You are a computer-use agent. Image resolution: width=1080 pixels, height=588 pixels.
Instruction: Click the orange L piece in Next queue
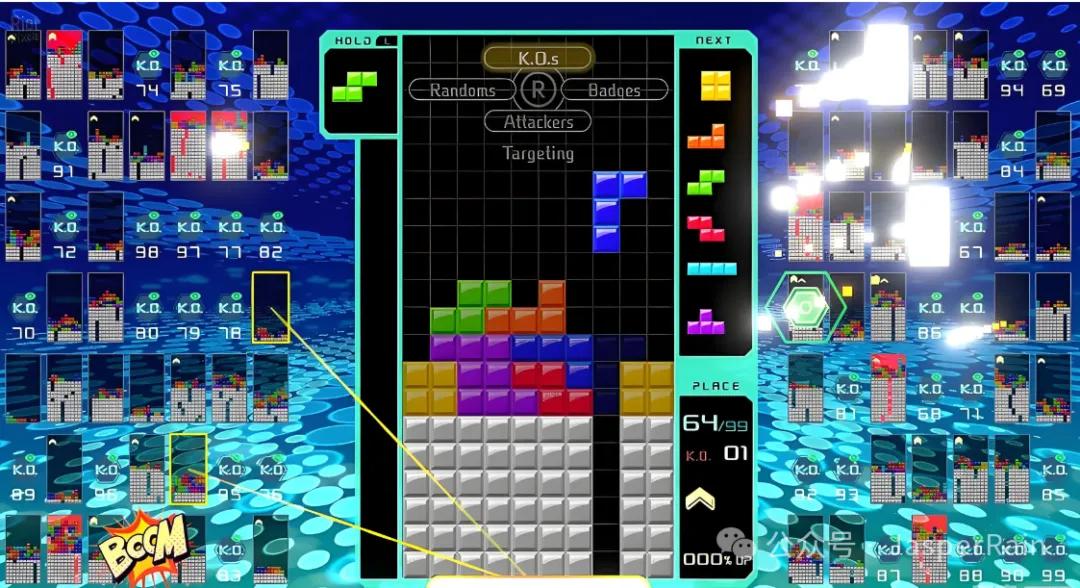706,136
